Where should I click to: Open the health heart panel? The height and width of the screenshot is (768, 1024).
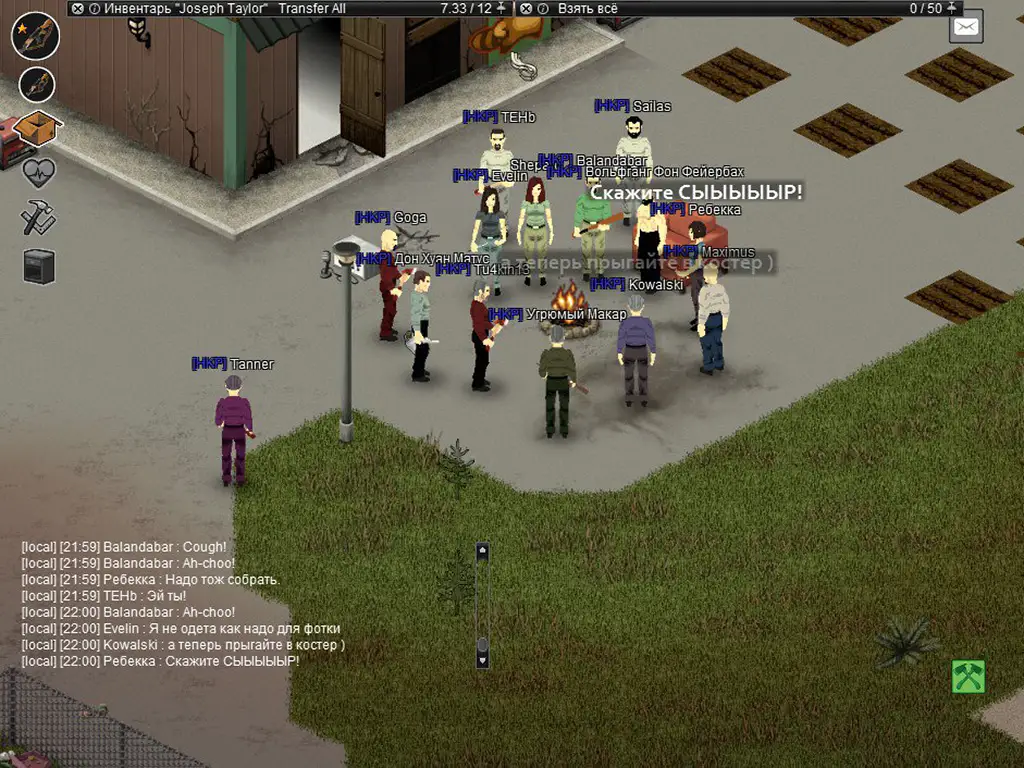click(38, 172)
